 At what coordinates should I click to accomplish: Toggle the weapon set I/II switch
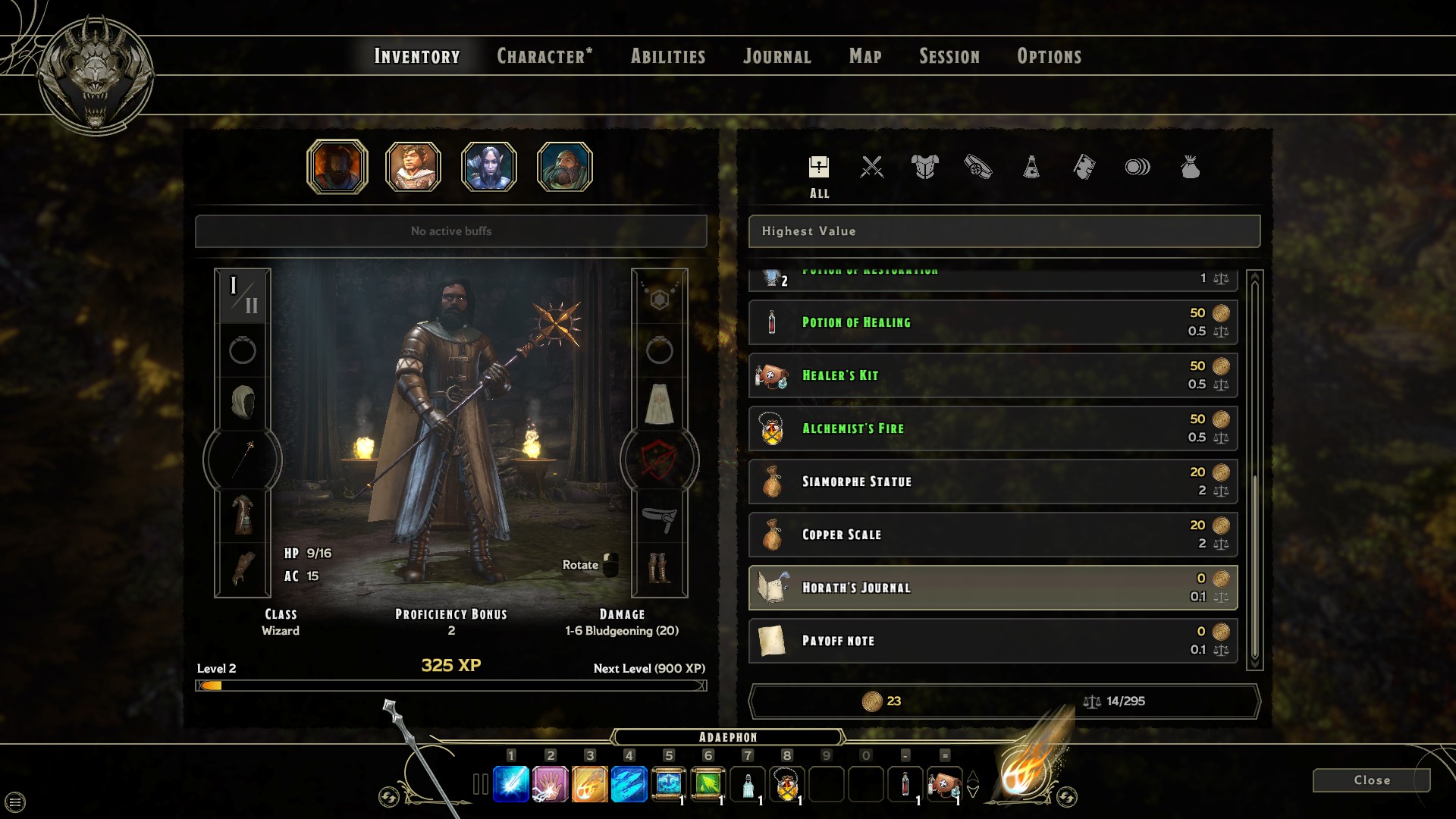tap(243, 296)
